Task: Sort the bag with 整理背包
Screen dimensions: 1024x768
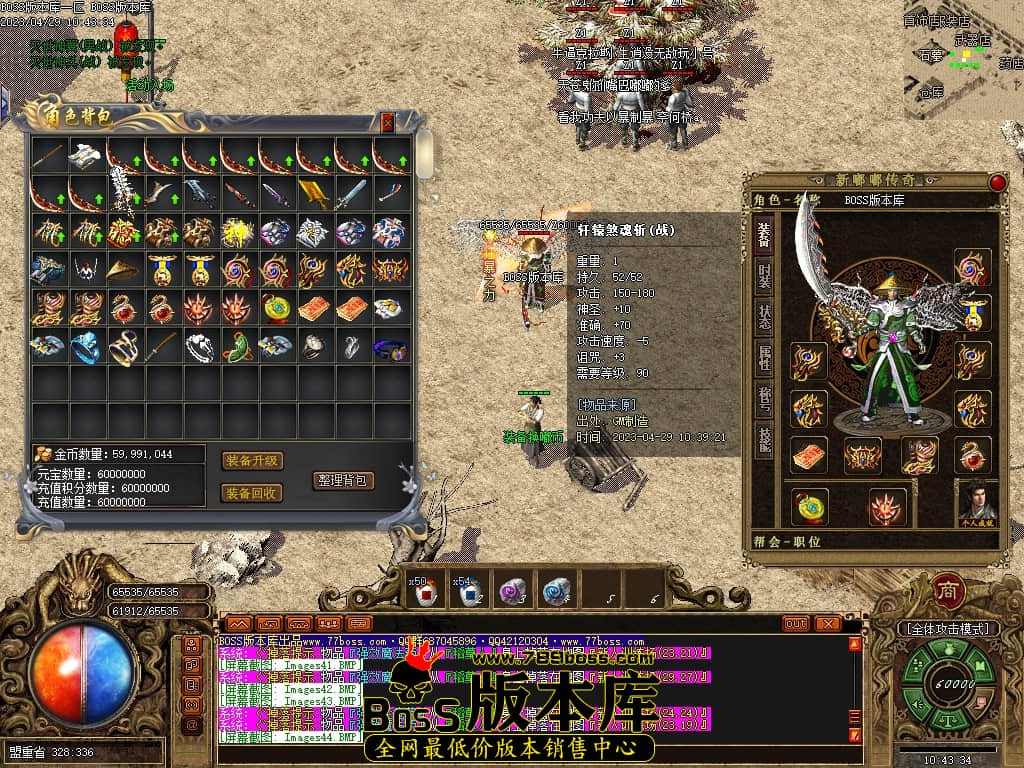Action: (x=343, y=480)
